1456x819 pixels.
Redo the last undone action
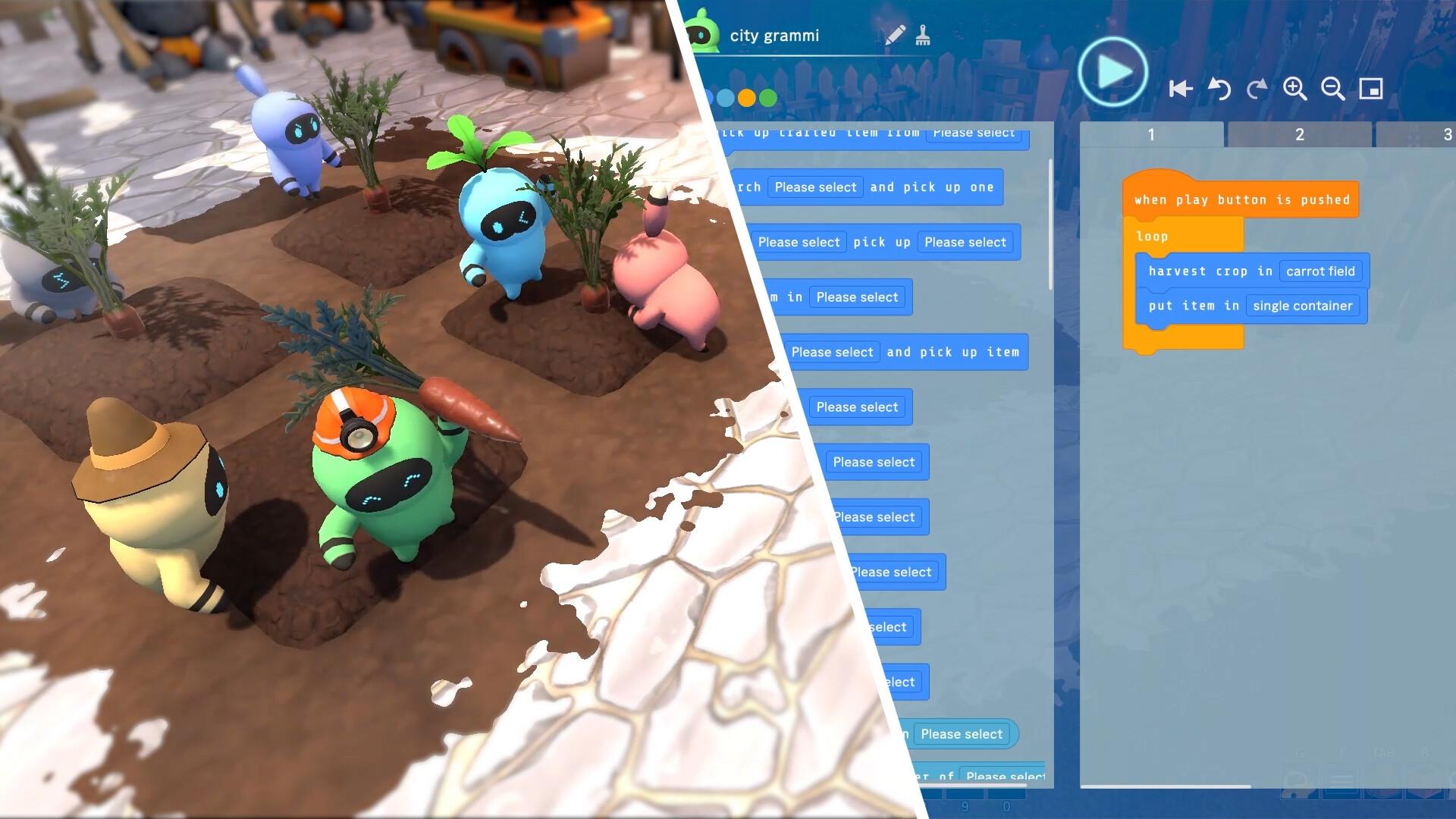coord(1257,89)
